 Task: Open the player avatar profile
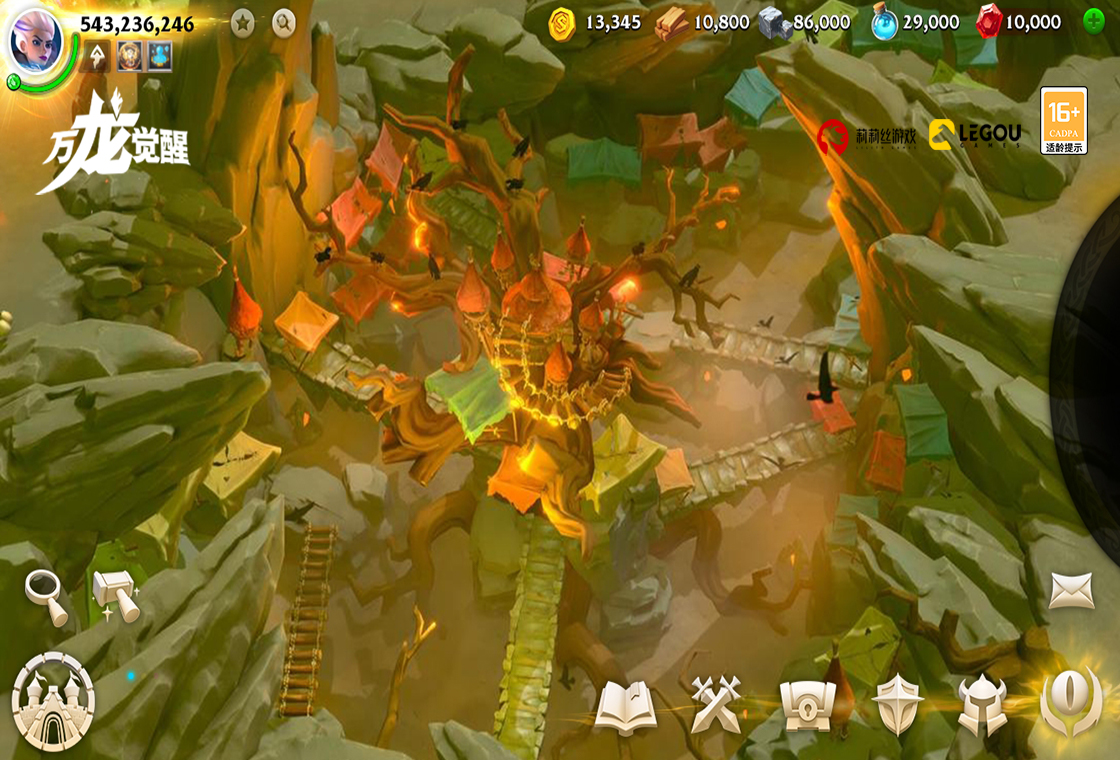point(35,41)
